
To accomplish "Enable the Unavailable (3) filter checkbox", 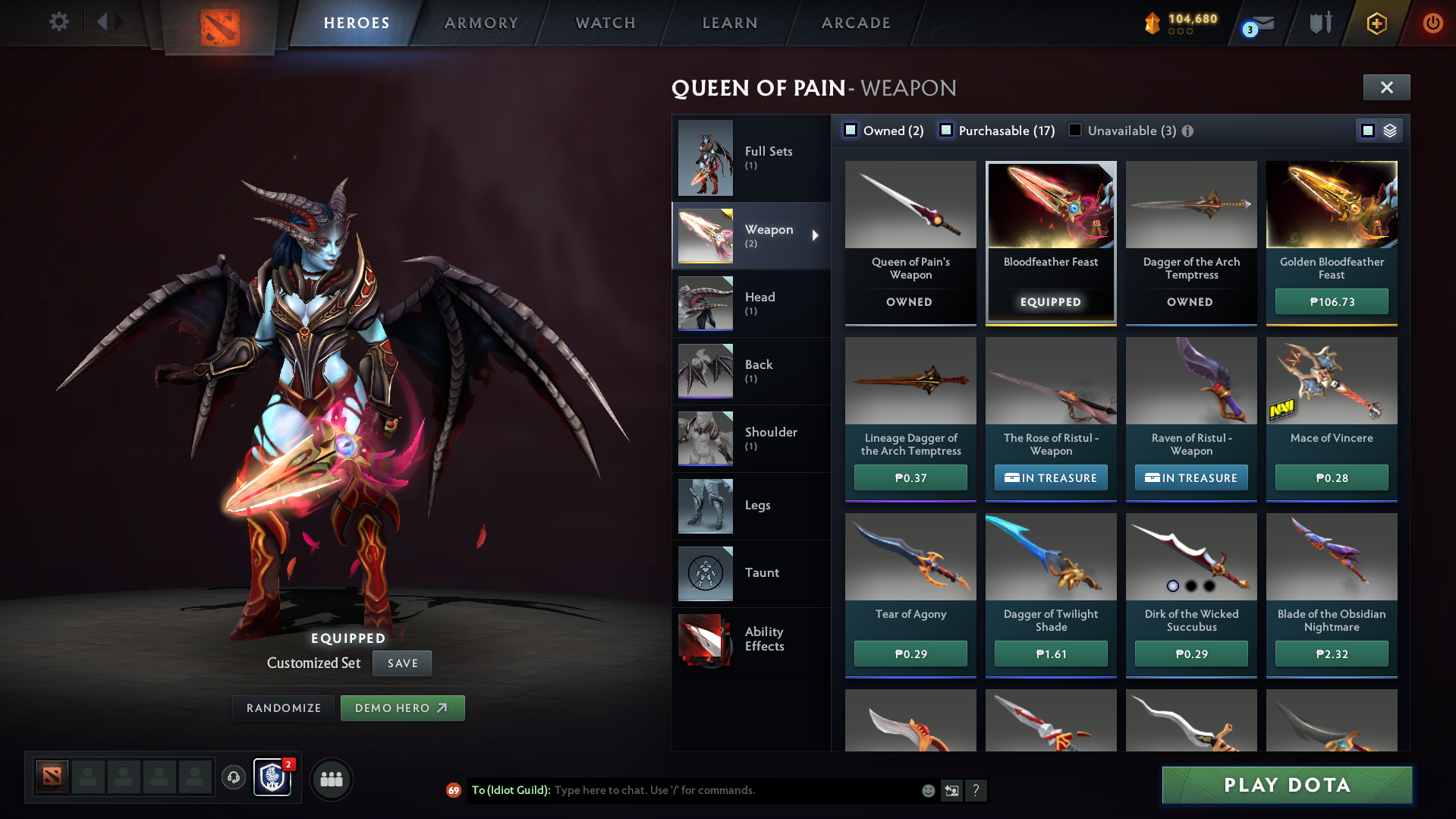I will pos(1074,130).
